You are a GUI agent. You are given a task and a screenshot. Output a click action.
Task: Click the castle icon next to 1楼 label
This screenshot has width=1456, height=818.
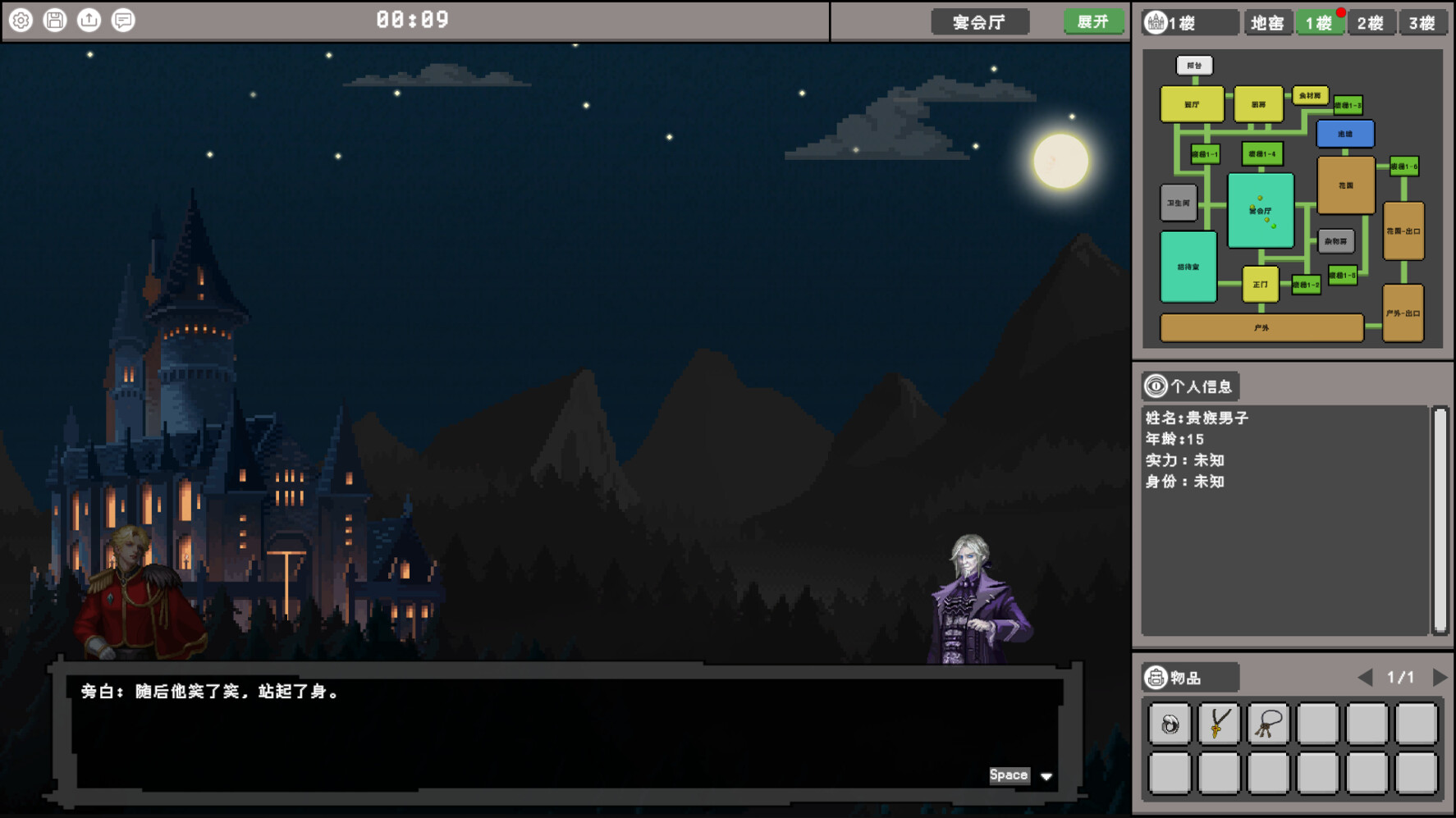[x=1156, y=22]
